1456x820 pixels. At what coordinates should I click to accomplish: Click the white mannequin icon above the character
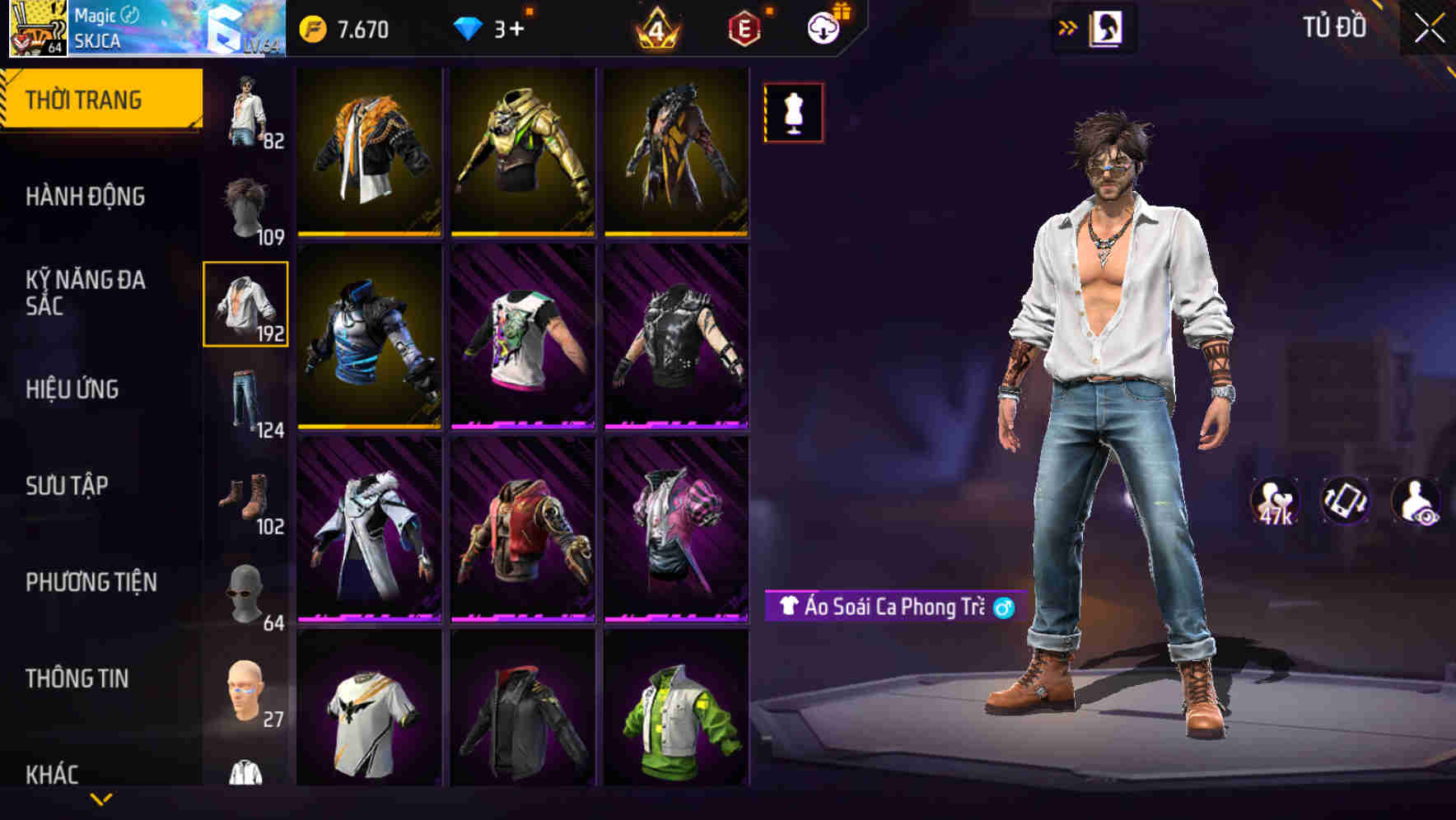pyautogui.click(x=792, y=112)
